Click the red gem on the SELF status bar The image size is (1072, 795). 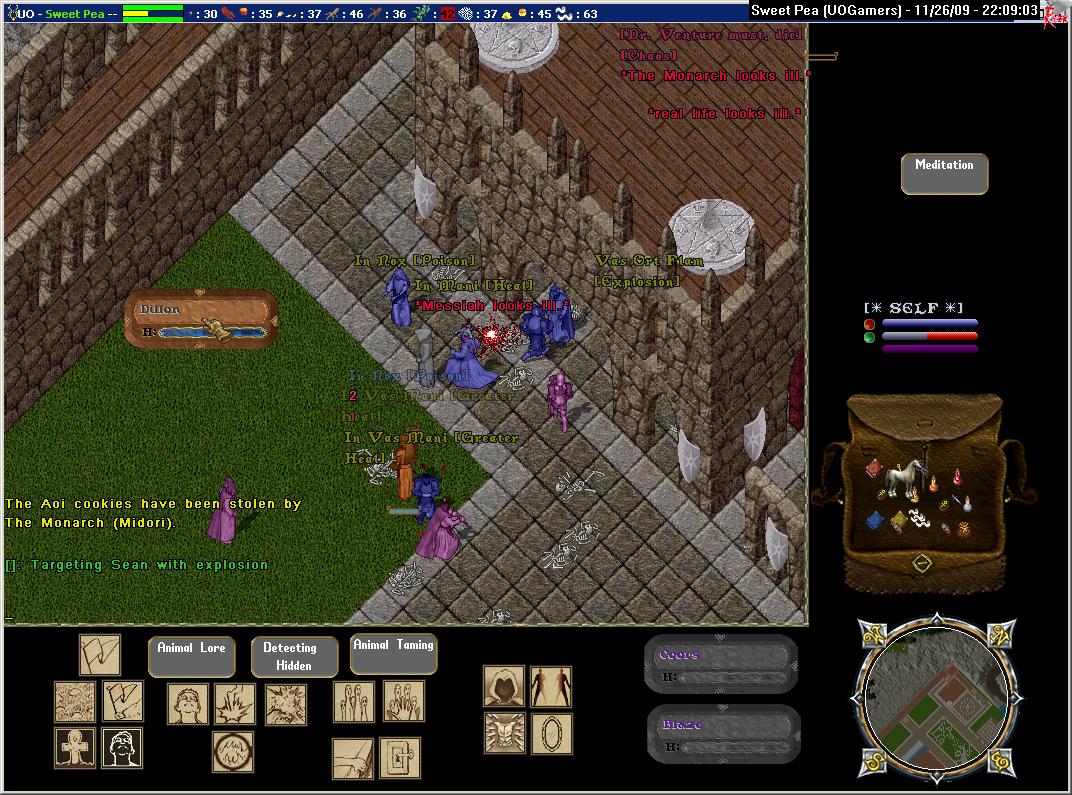tap(869, 324)
